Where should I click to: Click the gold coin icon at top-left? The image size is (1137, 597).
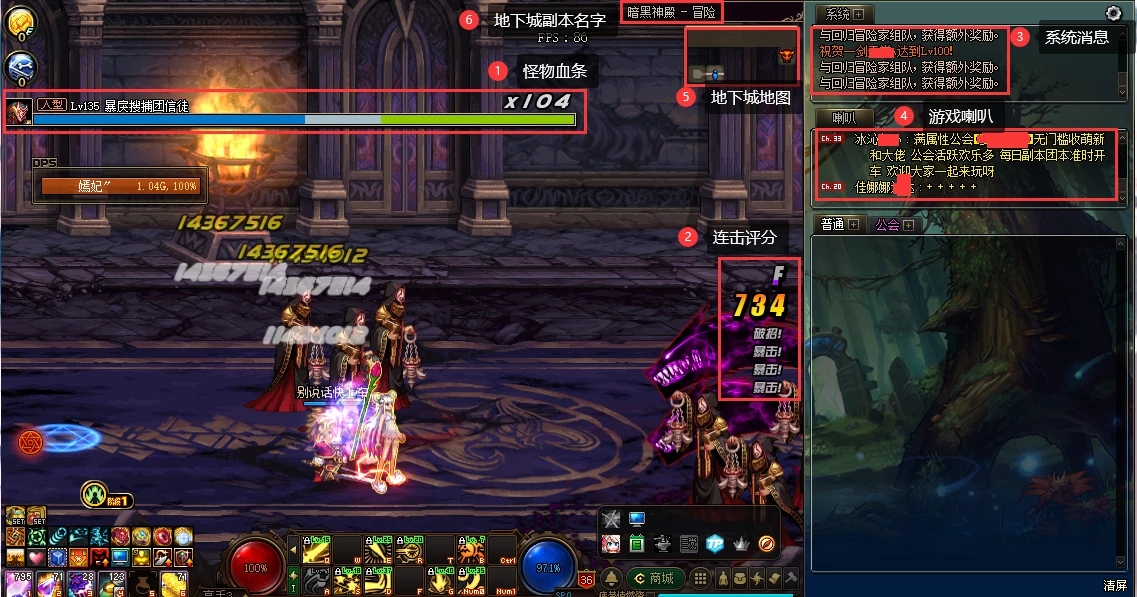[21, 23]
